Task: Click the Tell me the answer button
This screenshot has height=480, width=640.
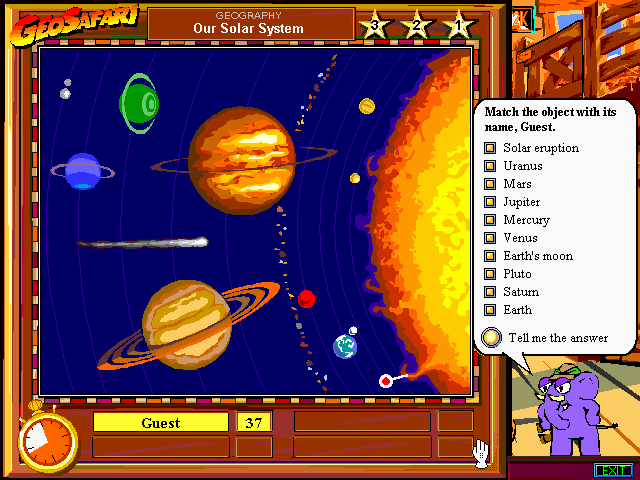Action: pos(491,338)
